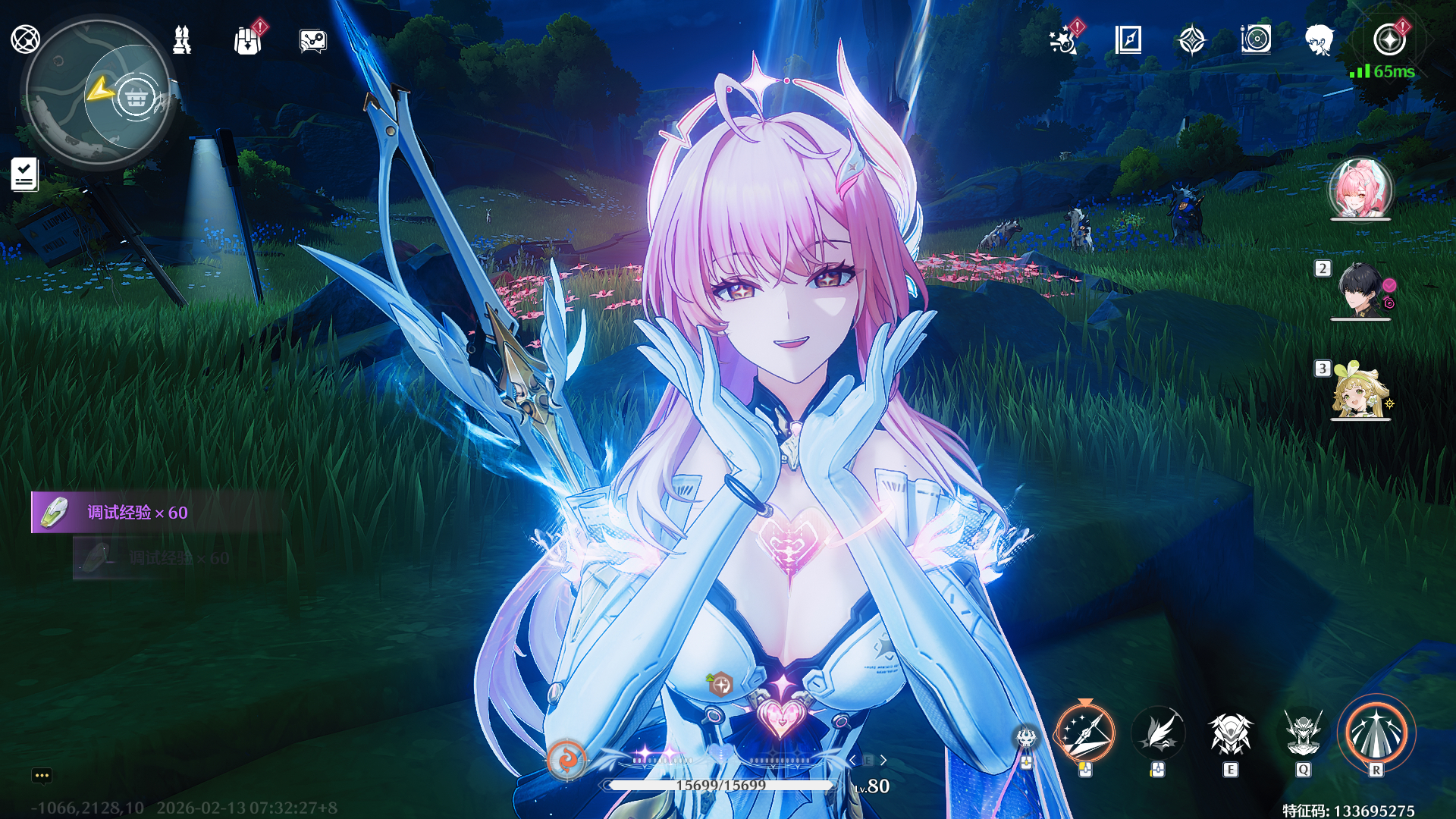This screenshot has height=819, width=1456.
Task: Open the compass journal book icon
Action: tap(1128, 39)
